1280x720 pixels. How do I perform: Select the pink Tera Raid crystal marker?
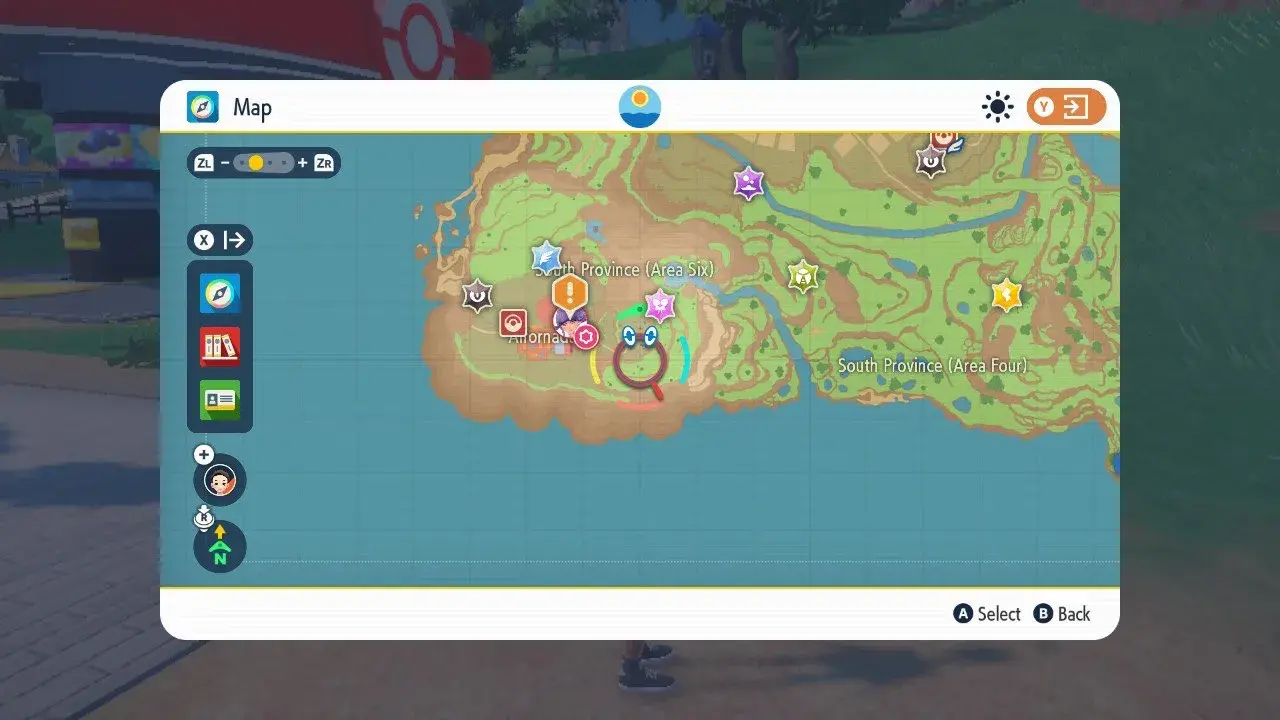[660, 305]
